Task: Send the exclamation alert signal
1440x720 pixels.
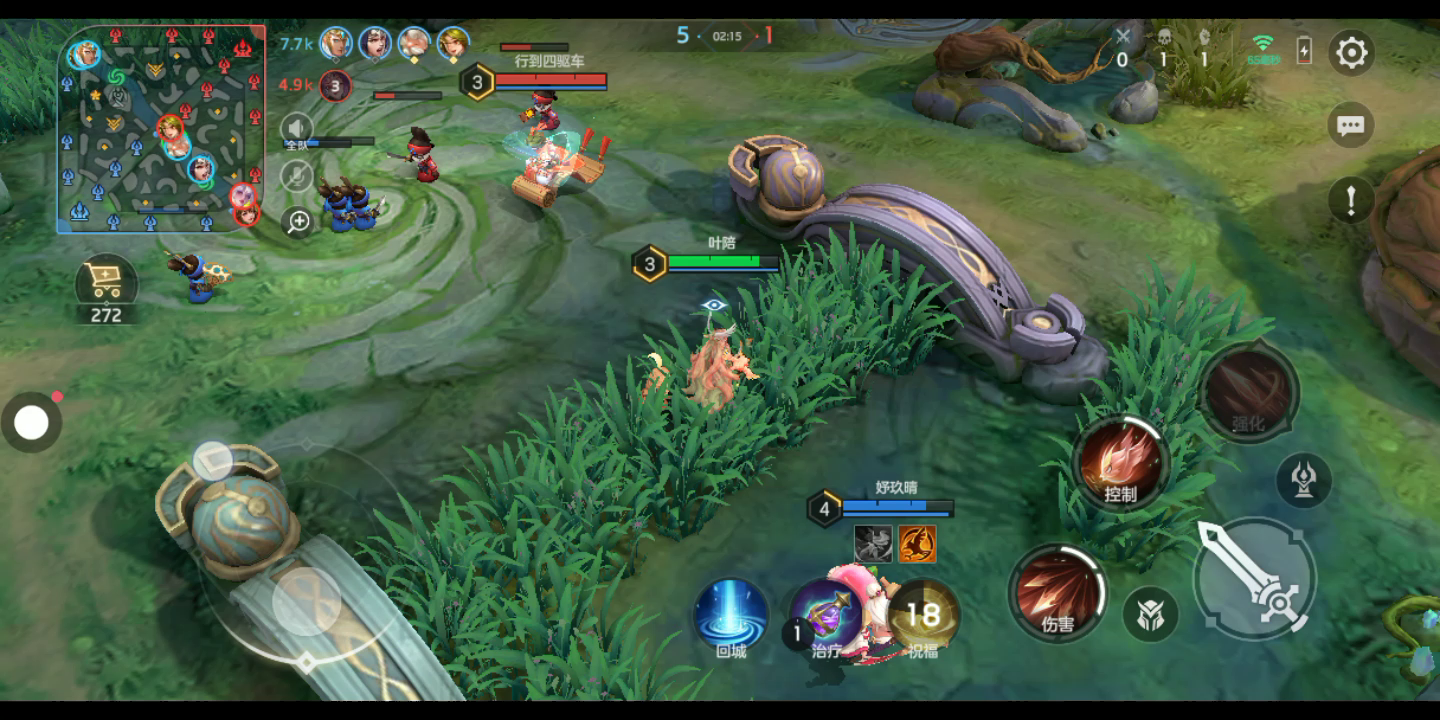Action: [x=1351, y=200]
